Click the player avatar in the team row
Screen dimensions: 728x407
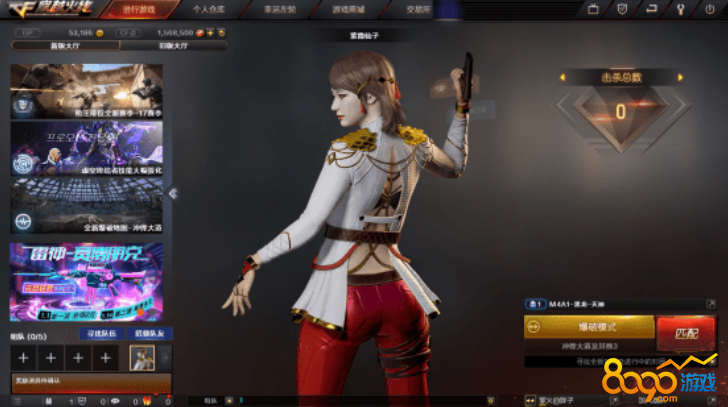coord(142,356)
